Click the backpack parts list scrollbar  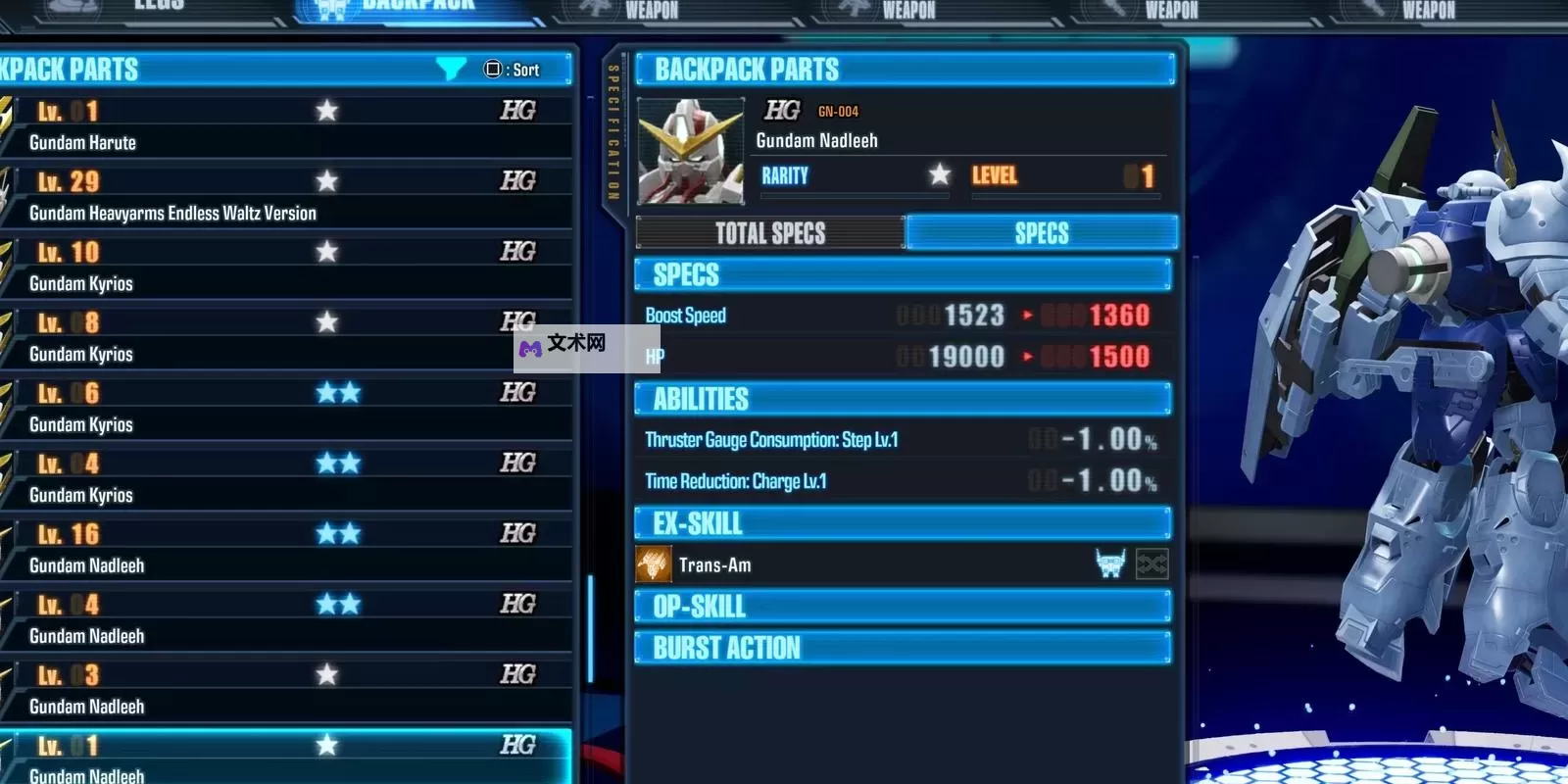pyautogui.click(x=590, y=627)
